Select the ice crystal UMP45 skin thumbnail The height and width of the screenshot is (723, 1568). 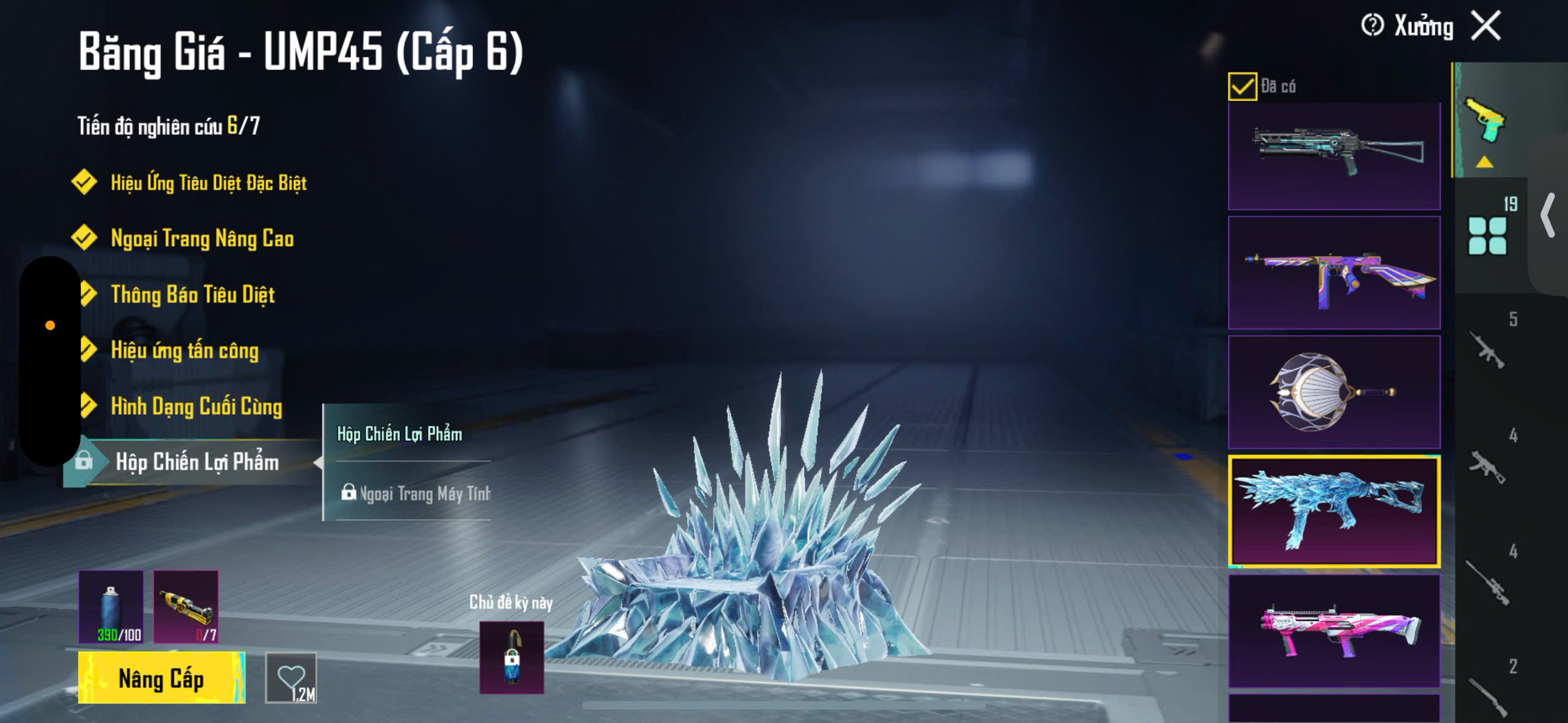coord(1334,511)
